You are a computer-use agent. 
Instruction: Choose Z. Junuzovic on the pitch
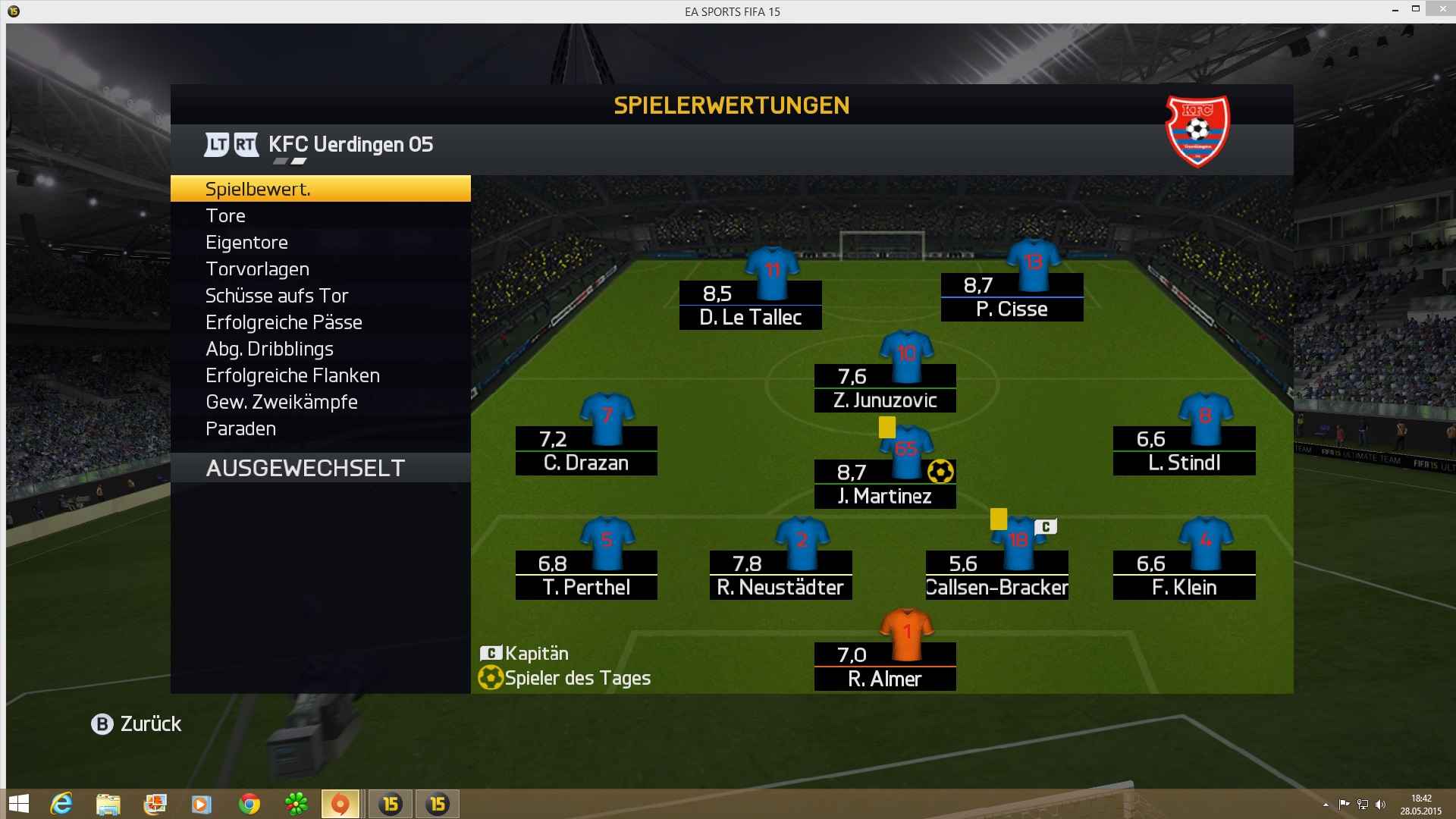(x=885, y=388)
